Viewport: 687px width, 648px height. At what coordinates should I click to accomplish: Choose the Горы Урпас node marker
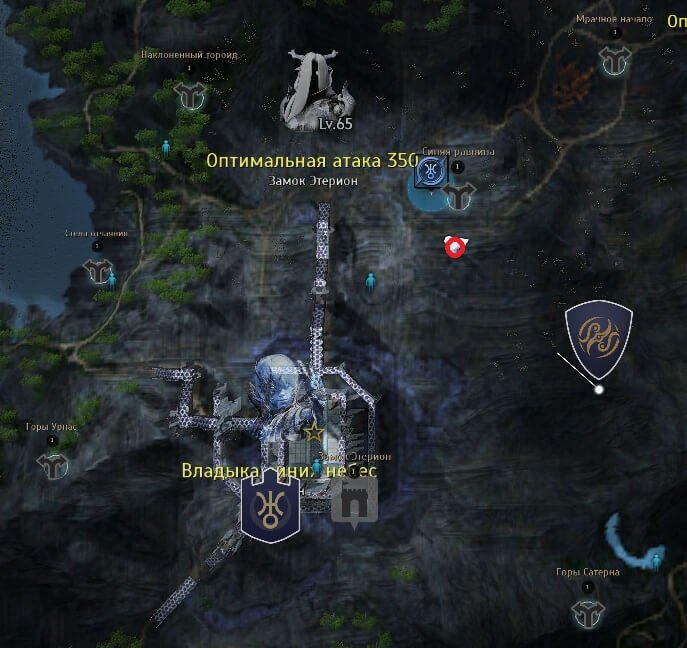coord(52,464)
